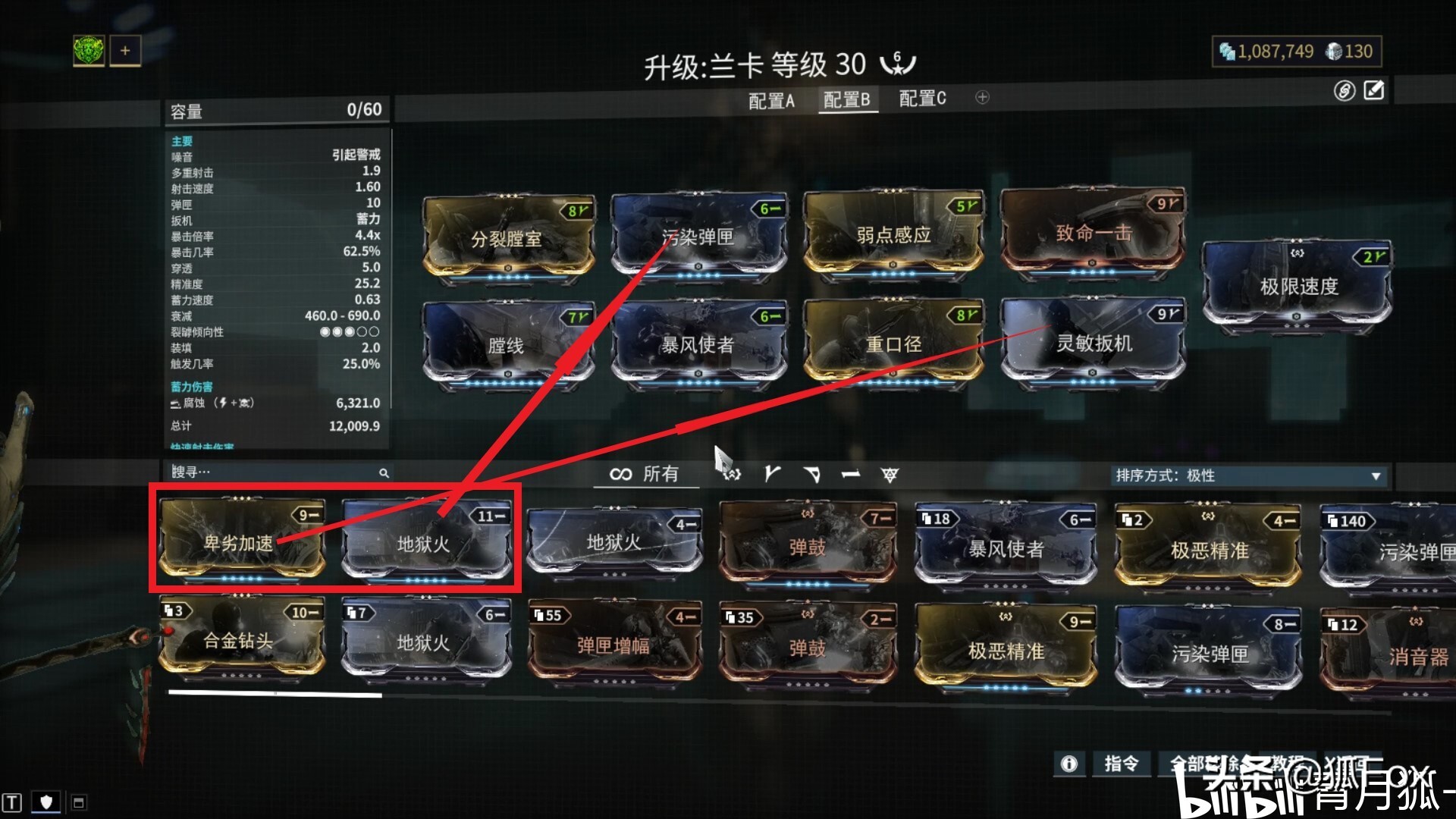The height and width of the screenshot is (819, 1456).
Task: Click the 全部卸除 remove-all button
Action: [x=1206, y=765]
